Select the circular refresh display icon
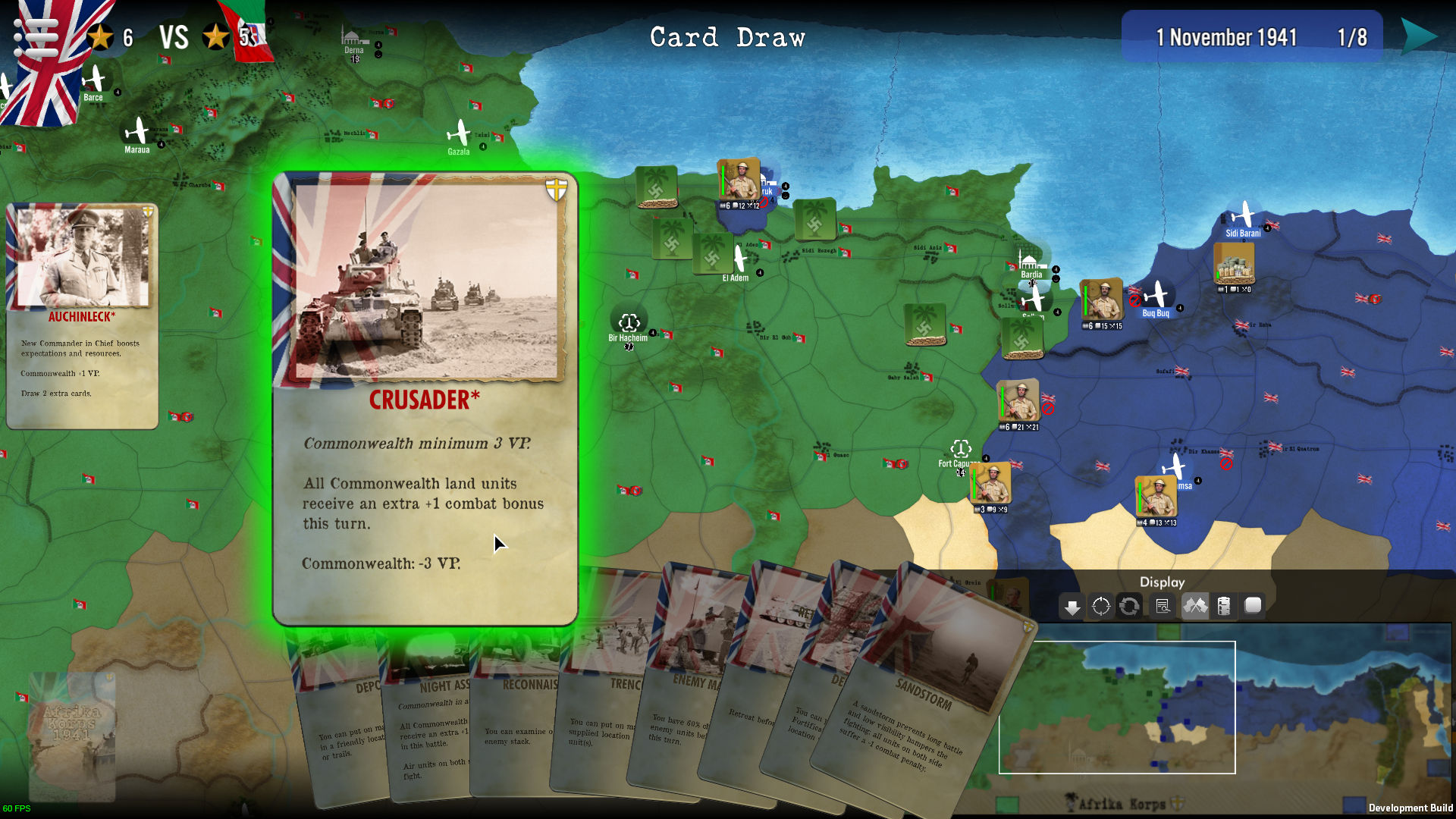Screen dimensions: 1456x819 1129,605
